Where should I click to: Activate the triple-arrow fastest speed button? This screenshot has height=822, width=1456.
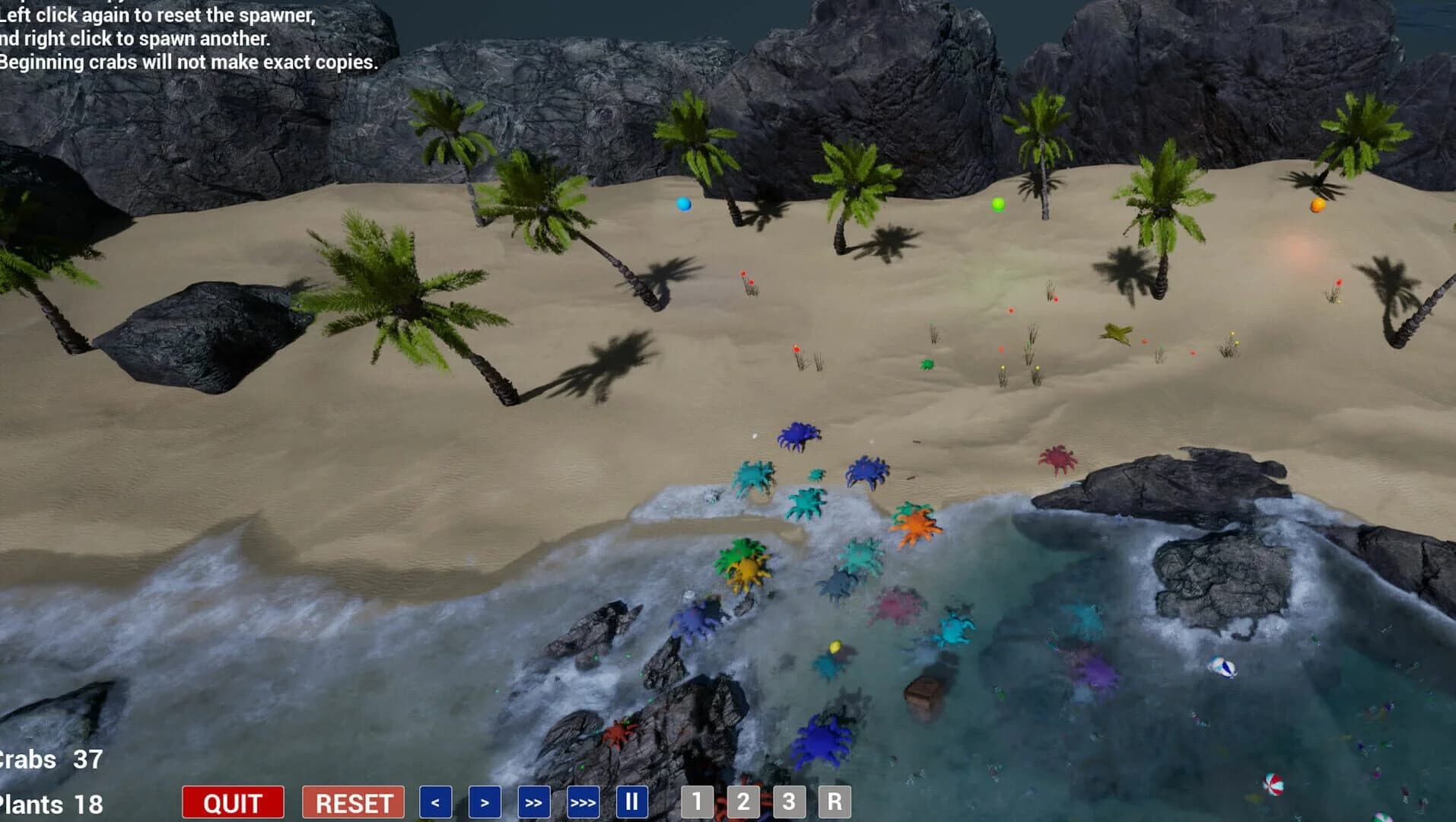[581, 801]
